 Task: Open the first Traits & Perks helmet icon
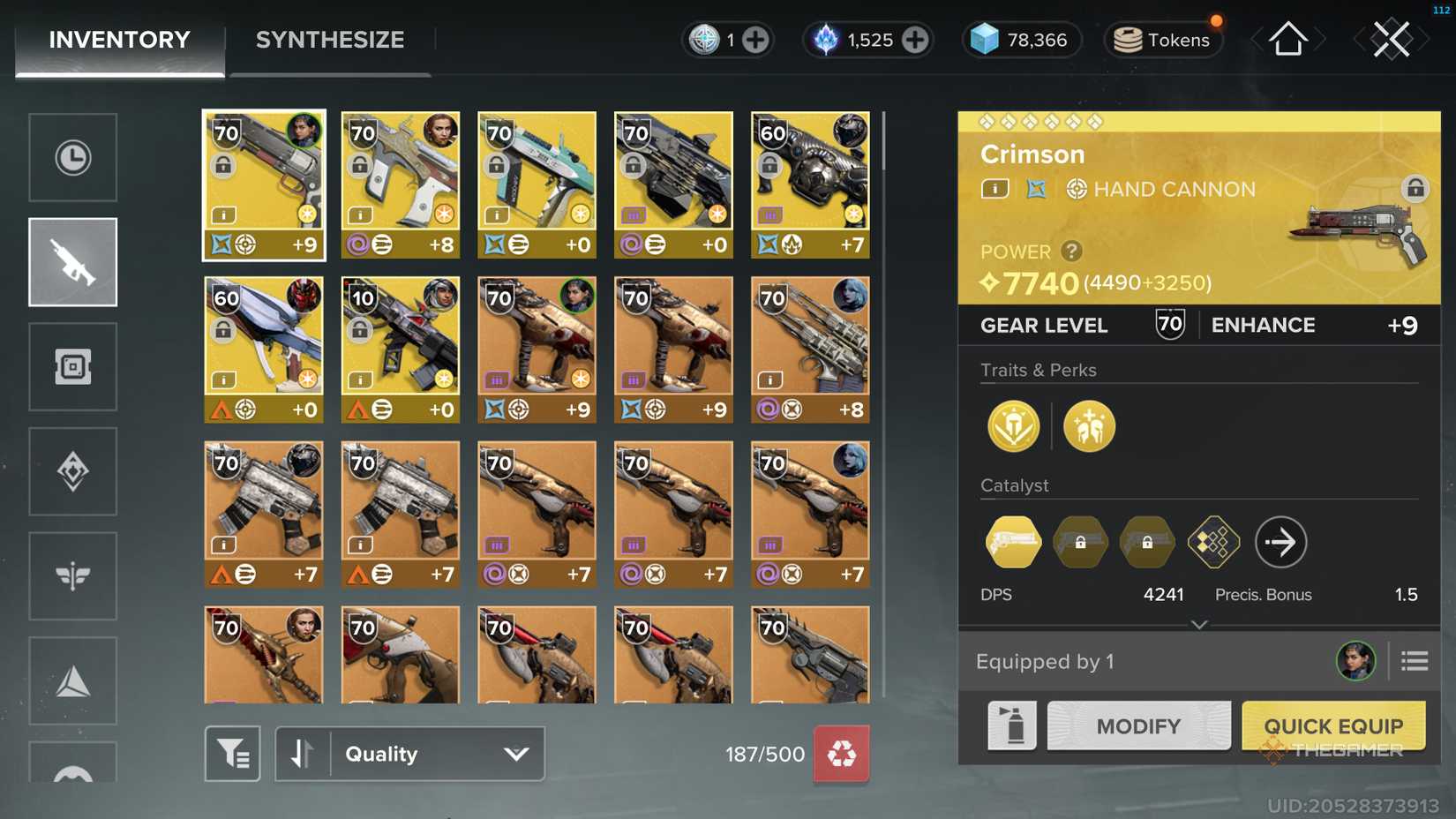coord(1013,425)
